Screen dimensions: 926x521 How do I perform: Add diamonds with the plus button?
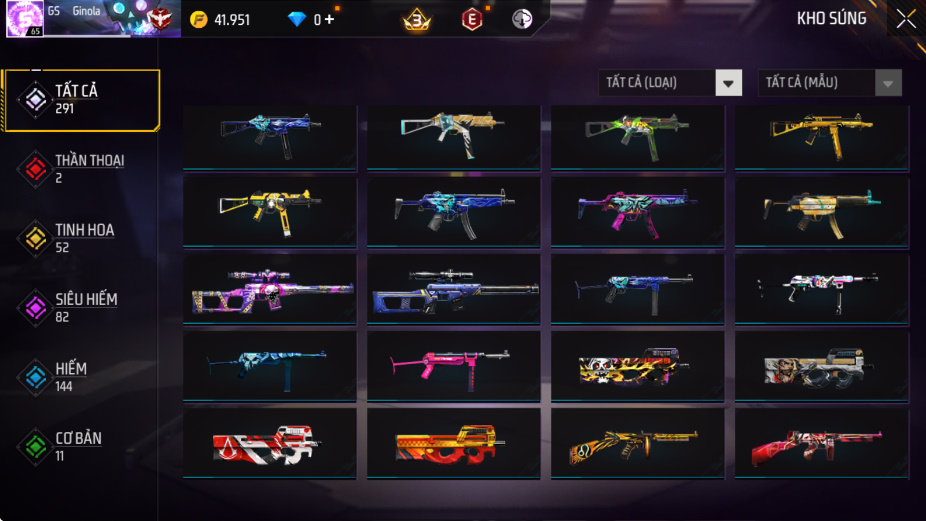point(329,20)
